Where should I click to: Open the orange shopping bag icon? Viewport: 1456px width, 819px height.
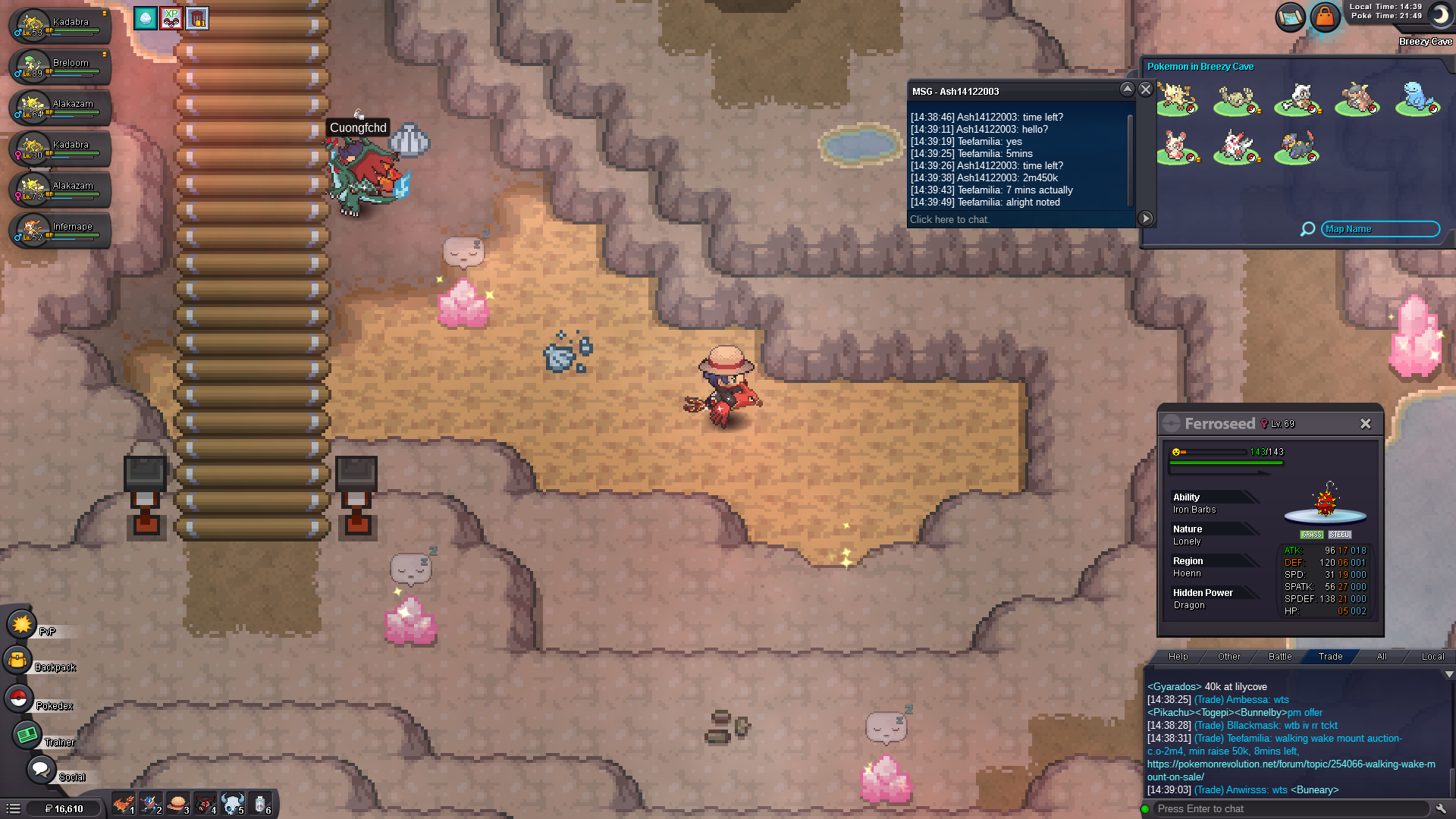pos(1325,17)
